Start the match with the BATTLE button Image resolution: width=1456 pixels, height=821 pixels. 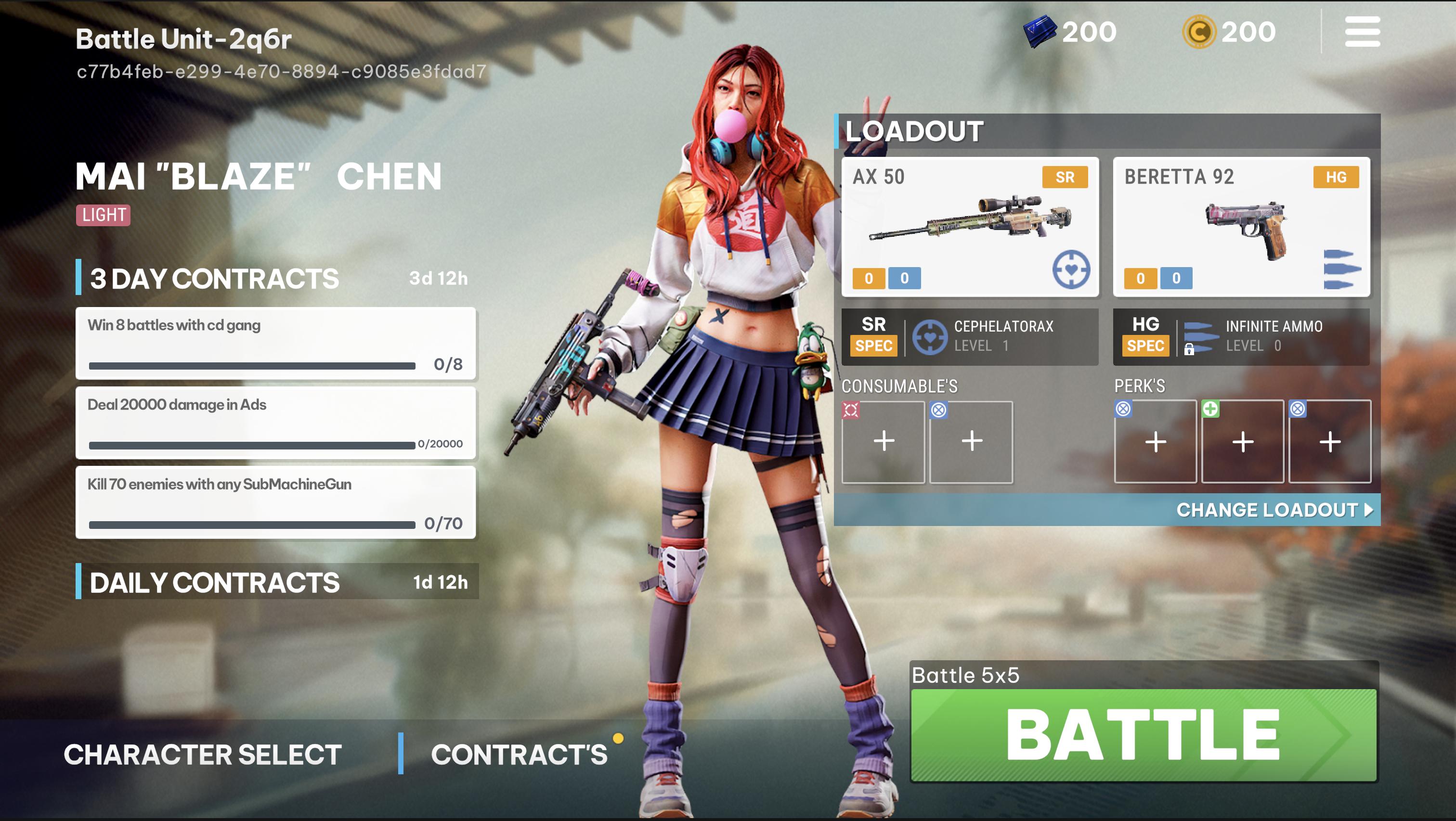click(1144, 734)
